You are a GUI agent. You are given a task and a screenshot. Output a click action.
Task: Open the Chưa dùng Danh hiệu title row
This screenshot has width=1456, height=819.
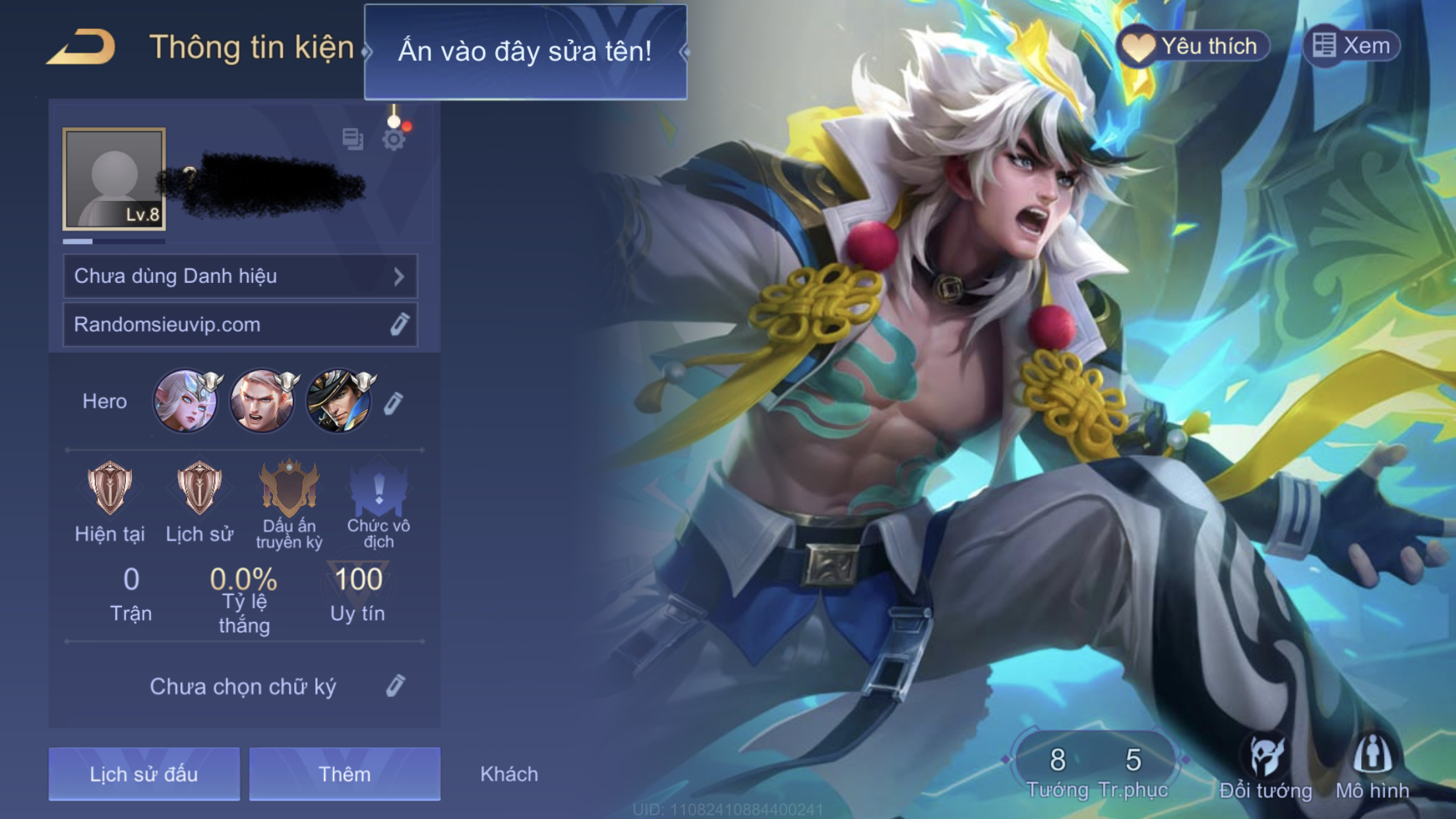pyautogui.click(x=240, y=276)
